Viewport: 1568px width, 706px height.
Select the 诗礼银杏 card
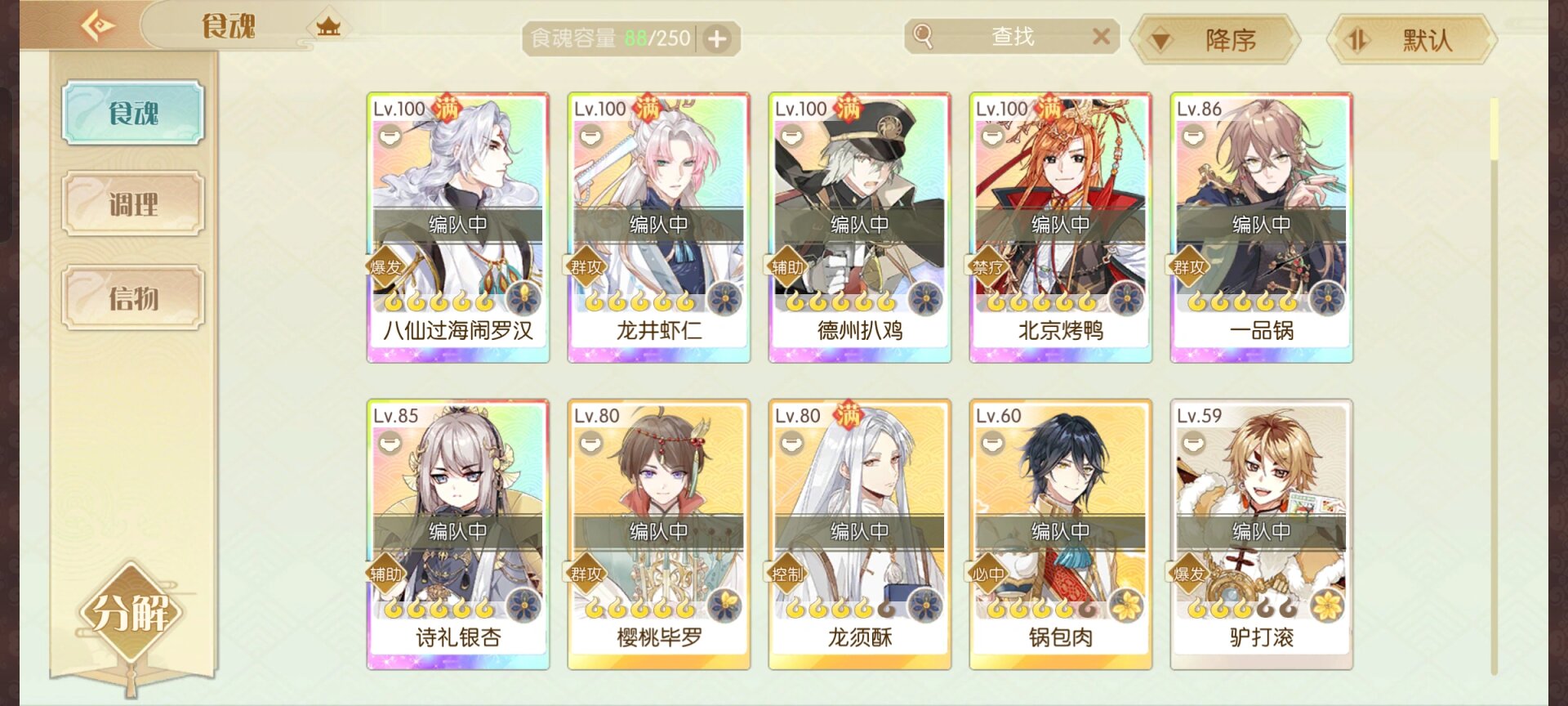click(x=458, y=534)
